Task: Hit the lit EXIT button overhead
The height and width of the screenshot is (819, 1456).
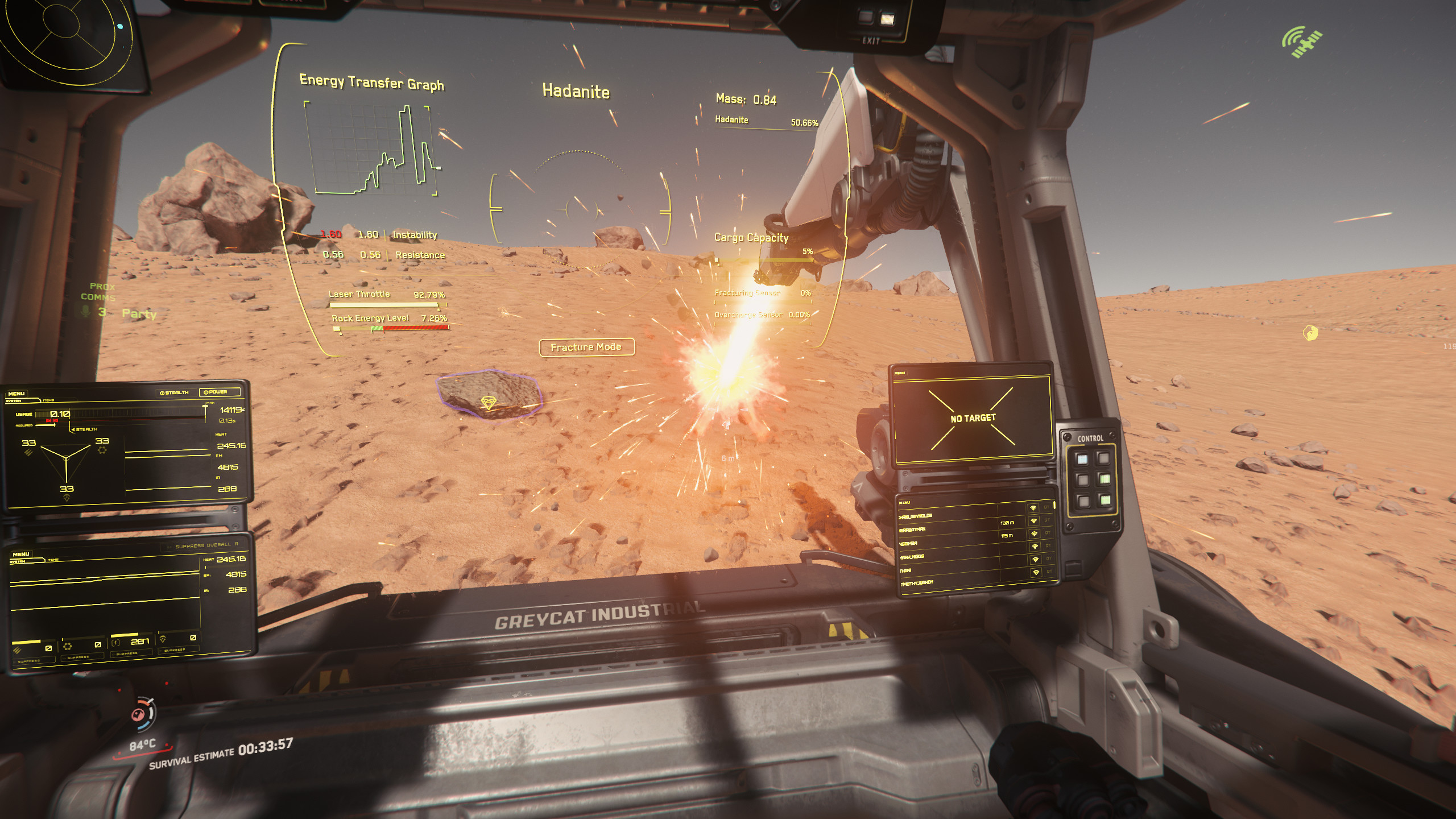Action: pyautogui.click(x=886, y=19)
